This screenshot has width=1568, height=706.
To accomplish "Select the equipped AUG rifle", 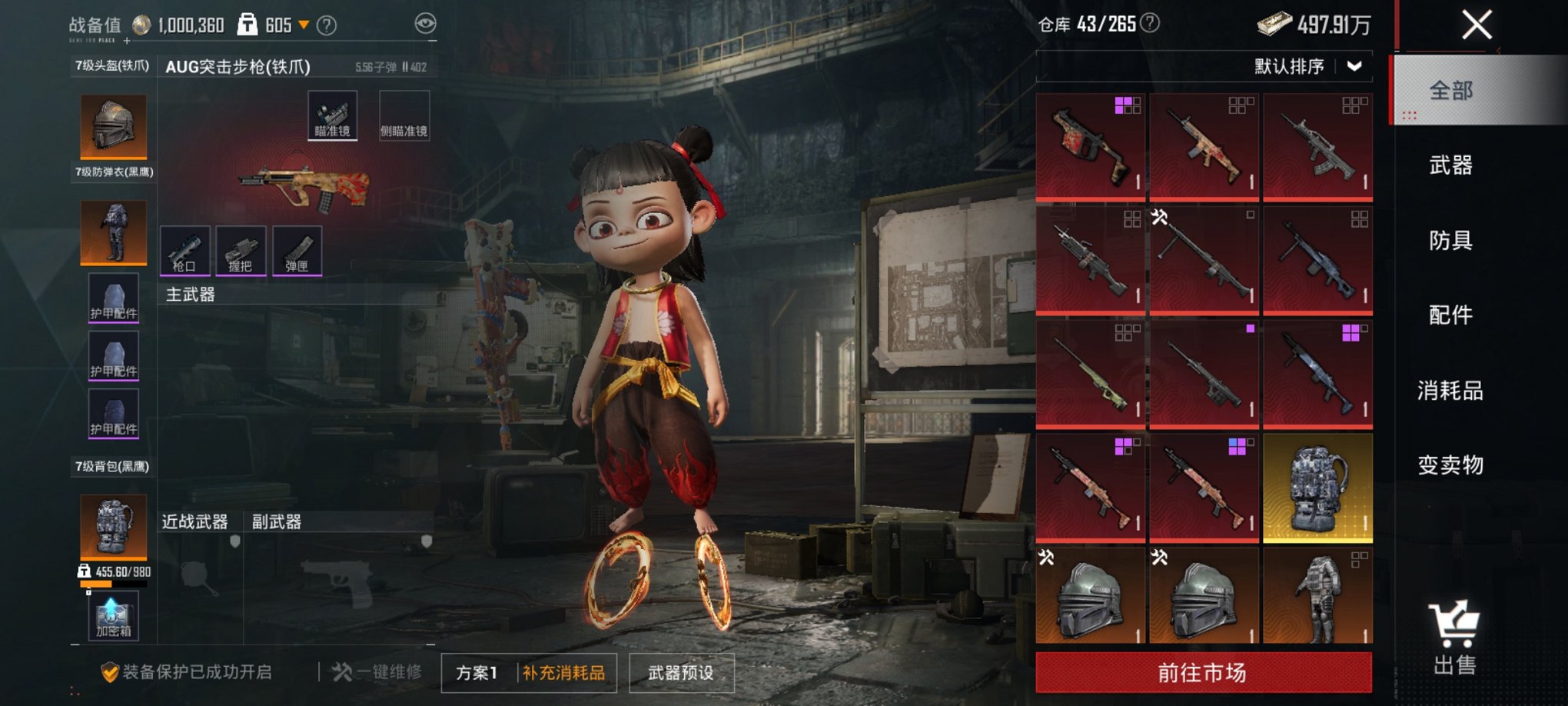I will pyautogui.click(x=304, y=186).
